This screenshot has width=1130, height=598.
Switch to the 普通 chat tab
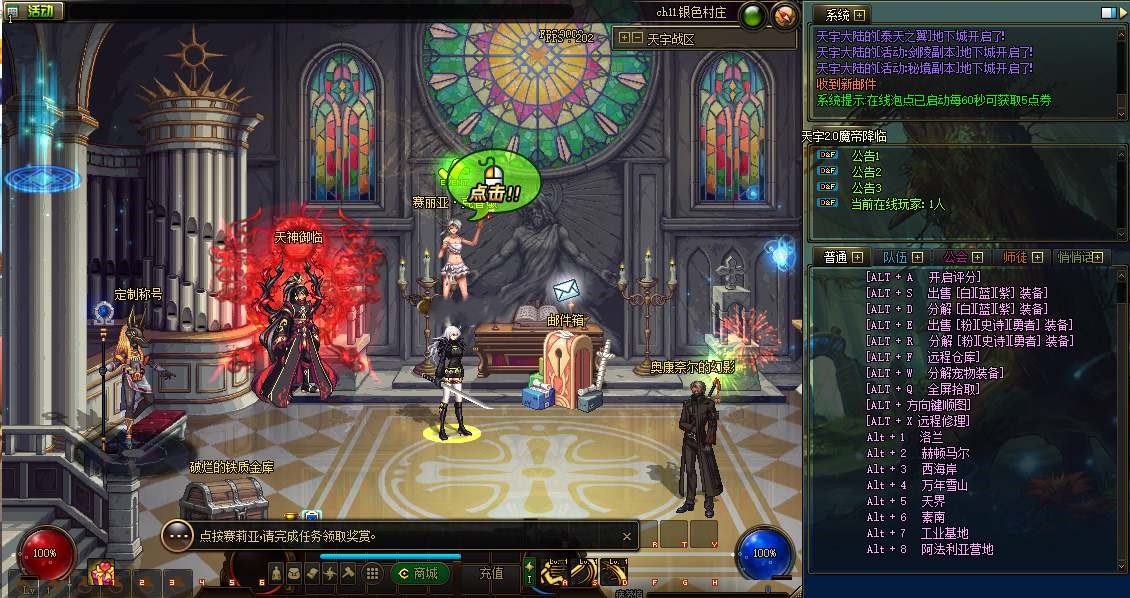[x=835, y=257]
